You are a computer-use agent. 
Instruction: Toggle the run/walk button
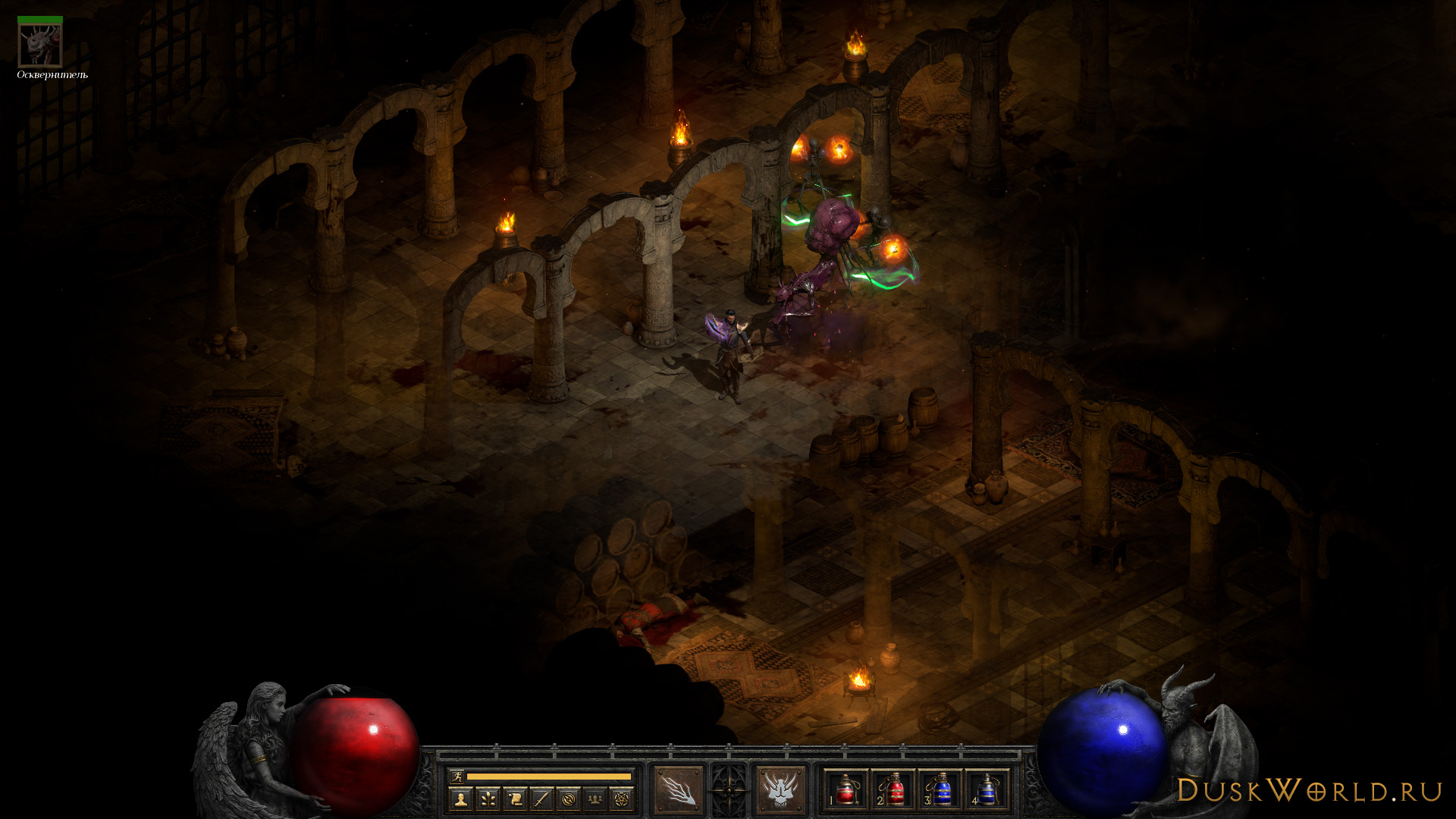[x=457, y=776]
